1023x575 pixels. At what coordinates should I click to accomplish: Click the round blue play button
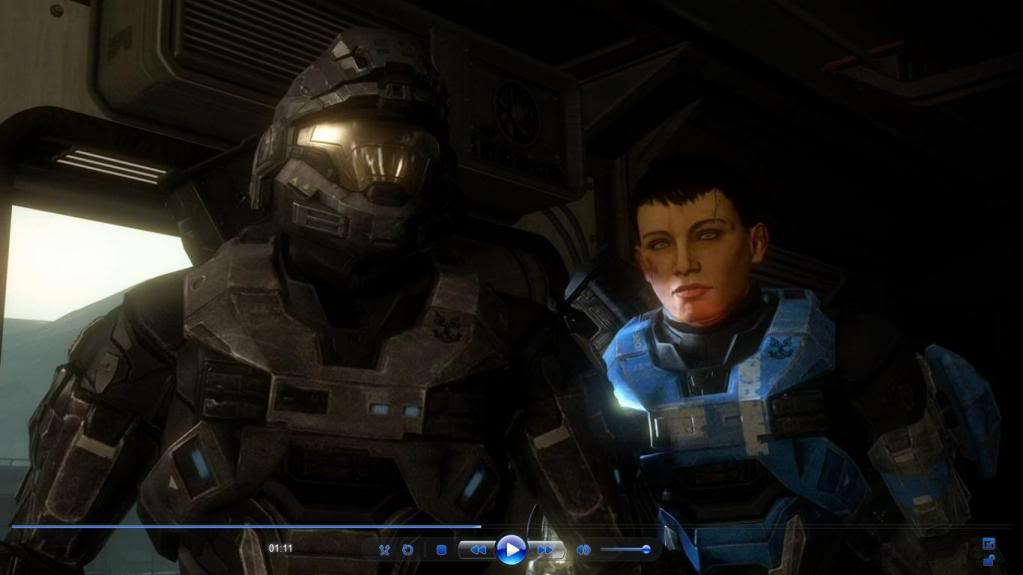click(x=511, y=549)
